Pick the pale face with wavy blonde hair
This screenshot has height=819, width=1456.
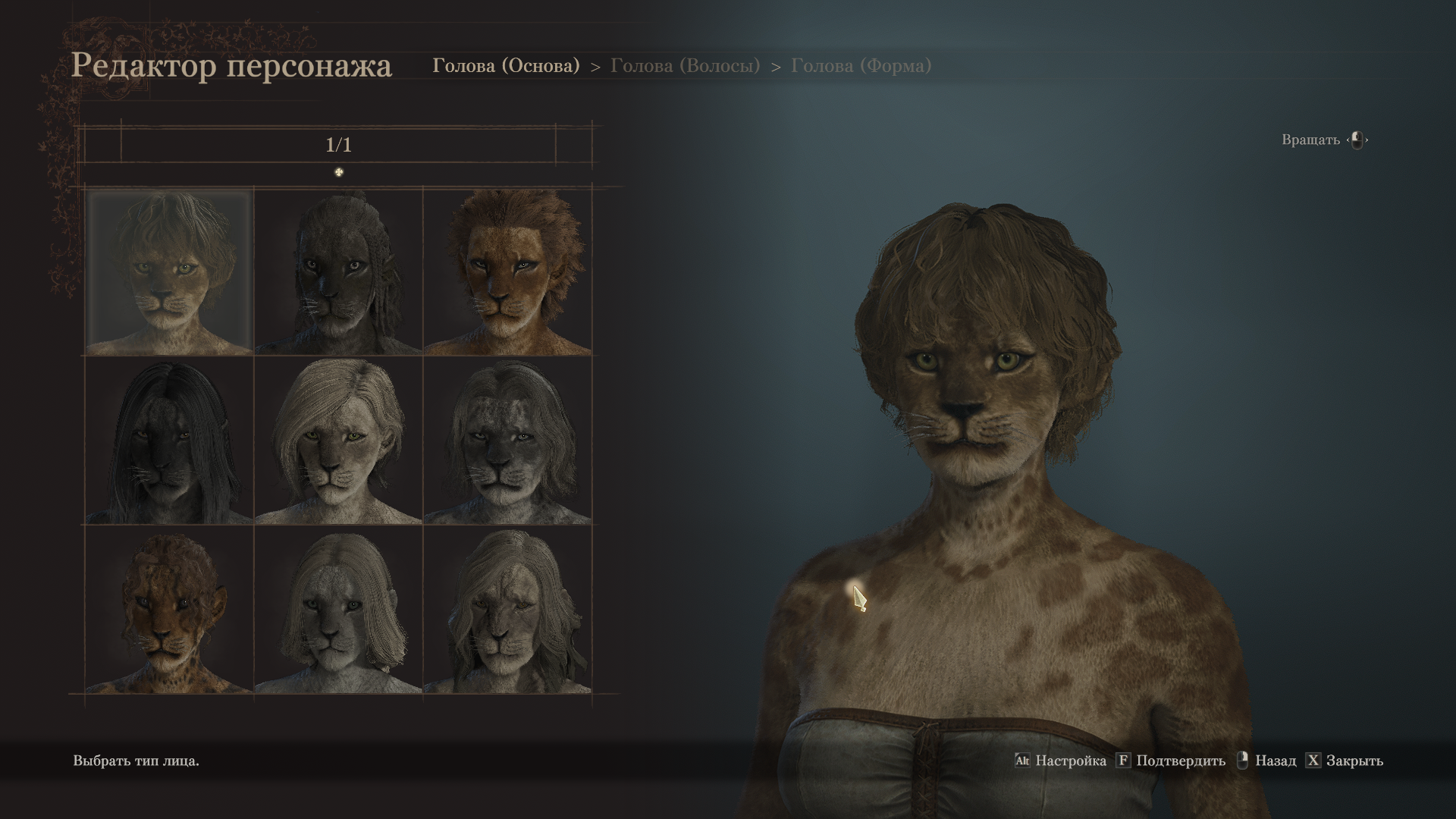[507, 610]
